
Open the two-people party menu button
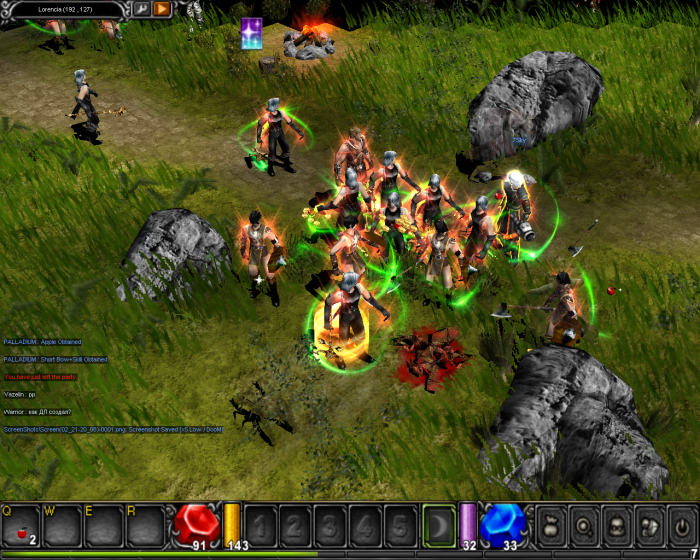pos(649,525)
